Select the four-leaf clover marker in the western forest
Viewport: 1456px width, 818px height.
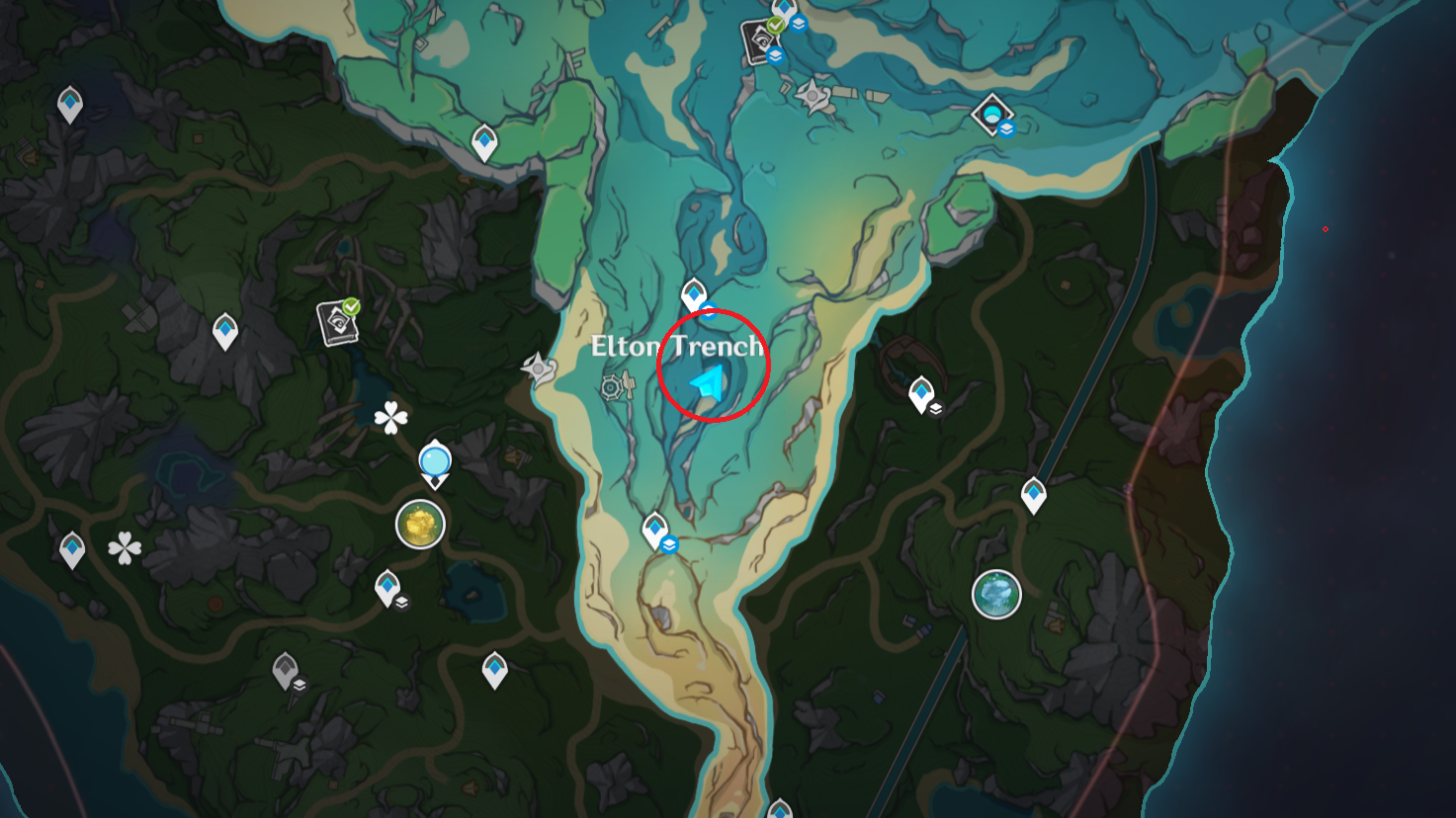click(x=389, y=415)
